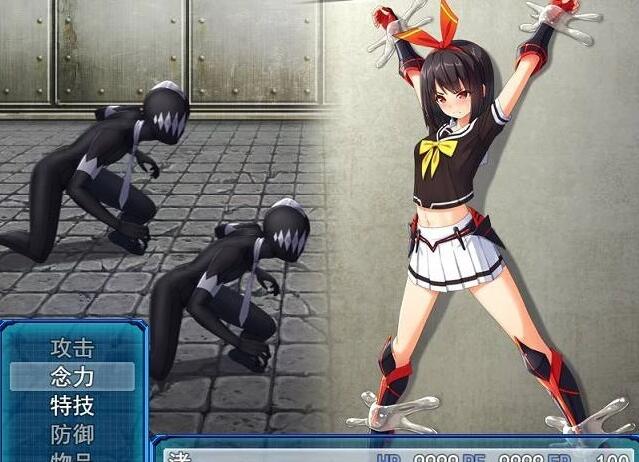639x462 pixels.
Task: Choose the highlighted 念力 command
Action: coord(72,377)
